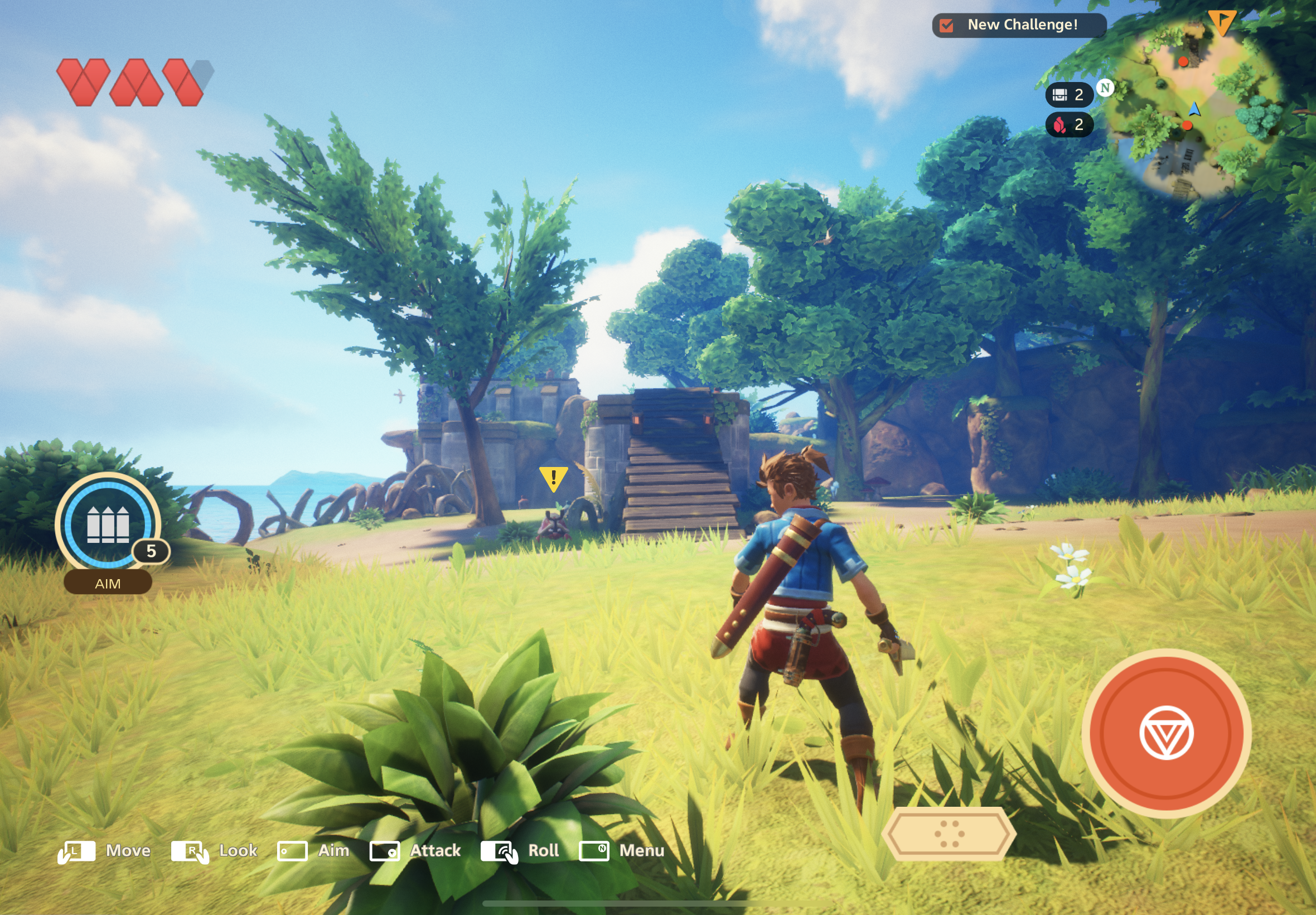This screenshot has height=915, width=1316.
Task: Open the New Challenge notification
Action: 1019,25
